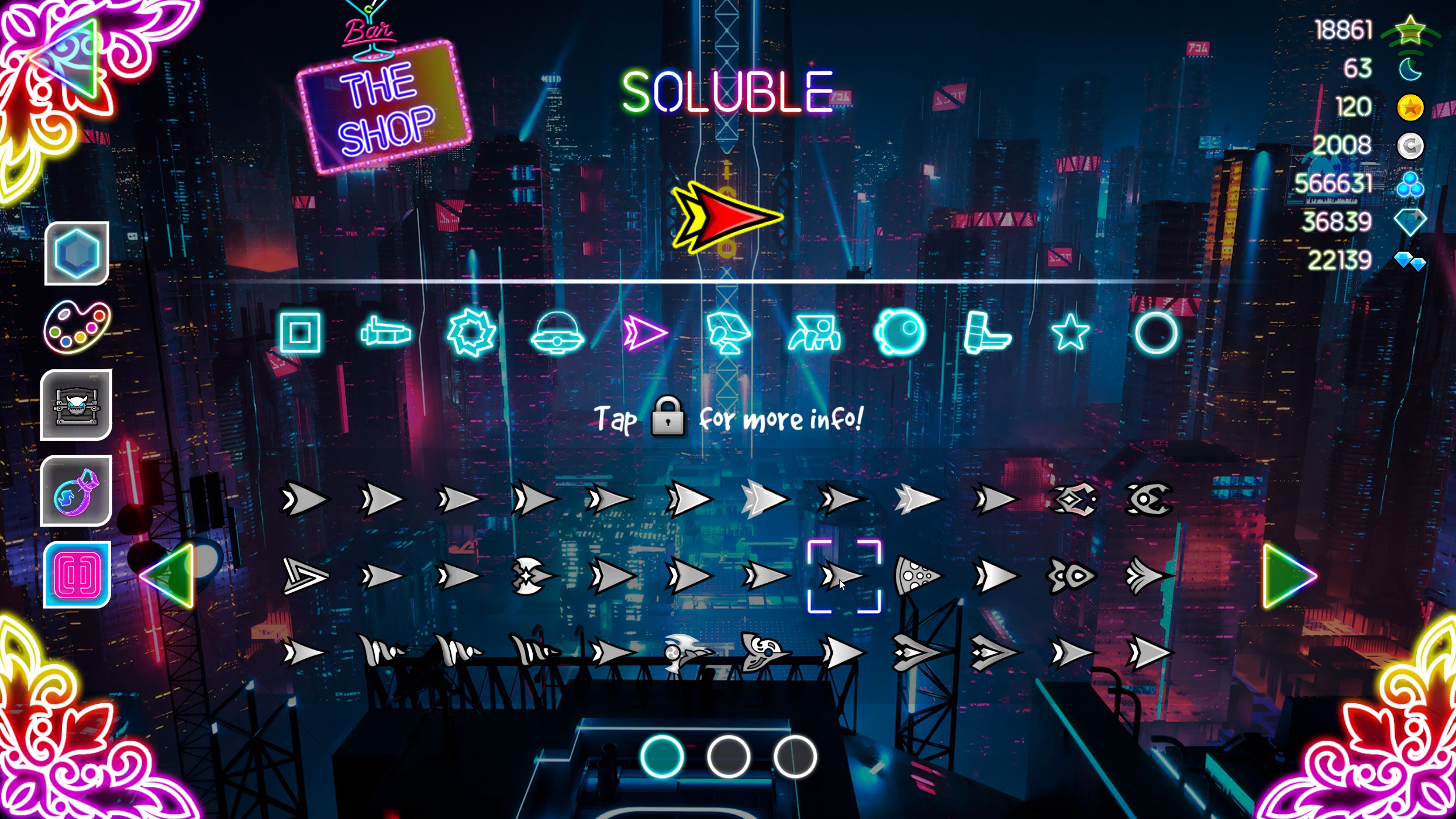Open the color palette button
Screen dimensions: 1456x819
pyautogui.click(x=77, y=327)
